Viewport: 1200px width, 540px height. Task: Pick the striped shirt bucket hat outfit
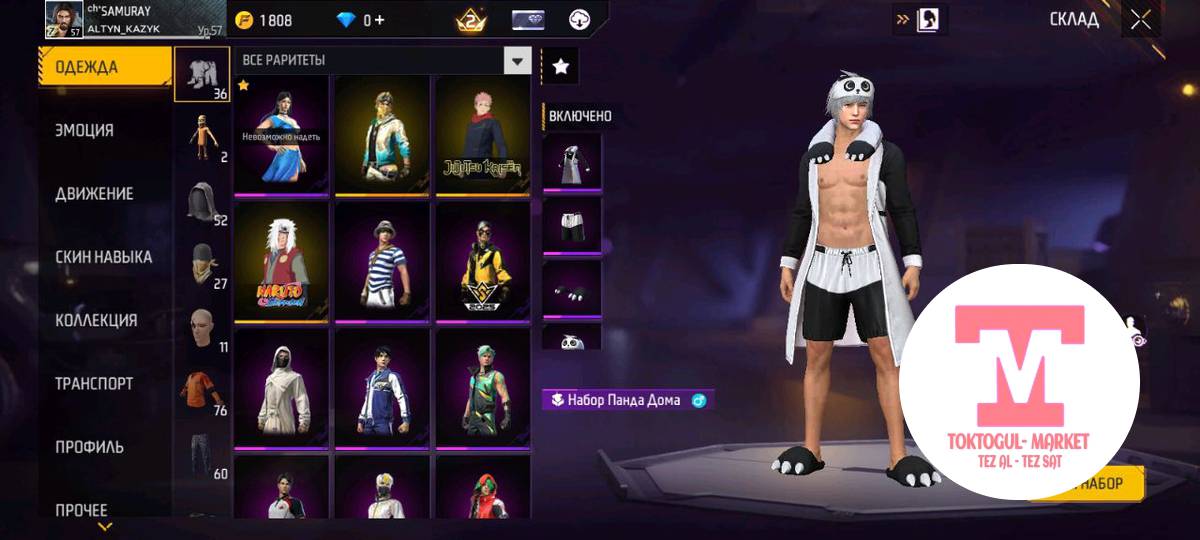tap(382, 261)
